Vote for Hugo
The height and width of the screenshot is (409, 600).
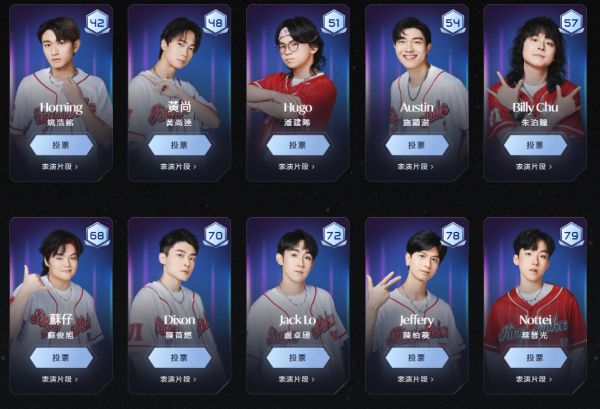298,145
